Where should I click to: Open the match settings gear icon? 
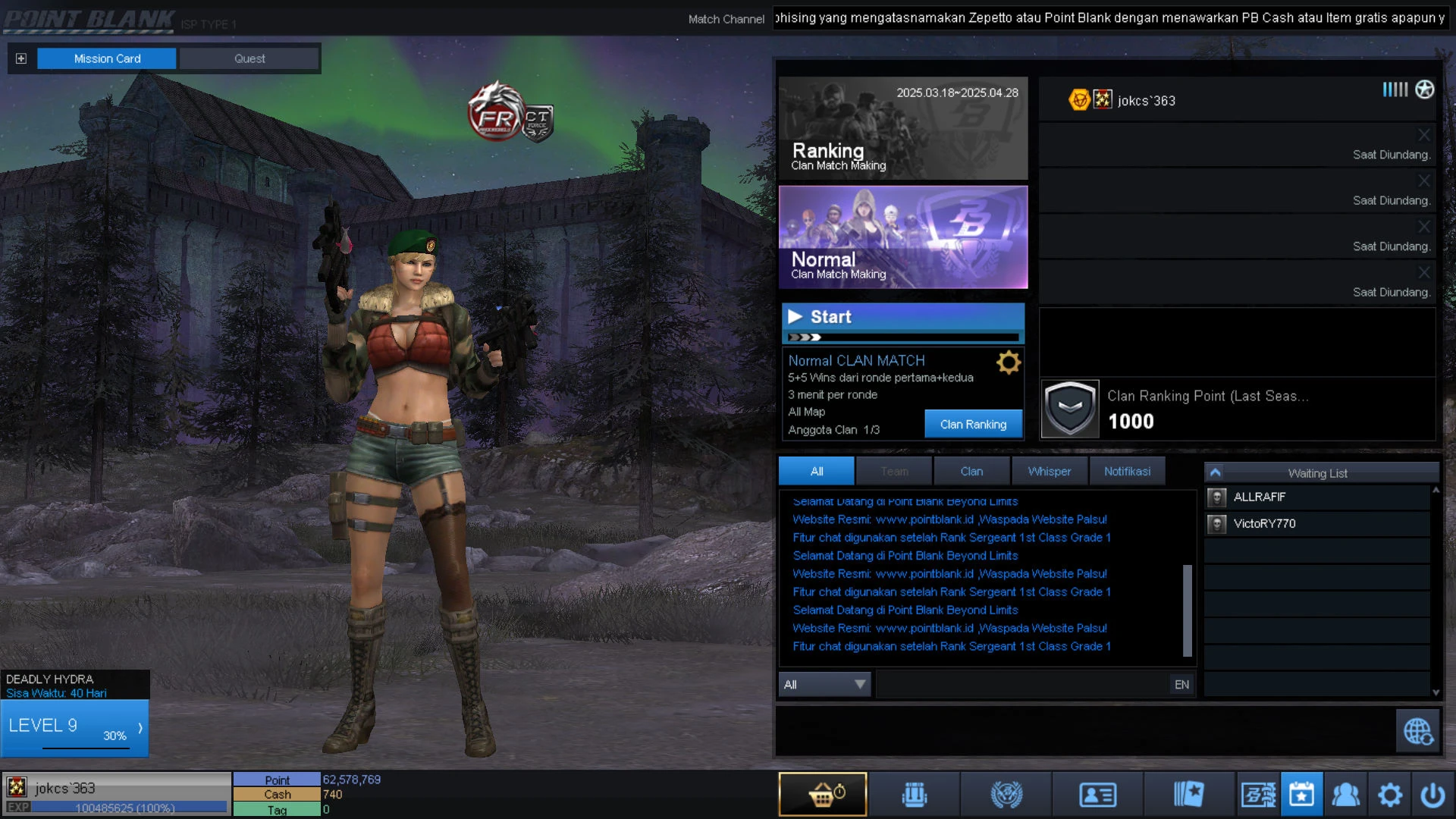pyautogui.click(x=1009, y=362)
